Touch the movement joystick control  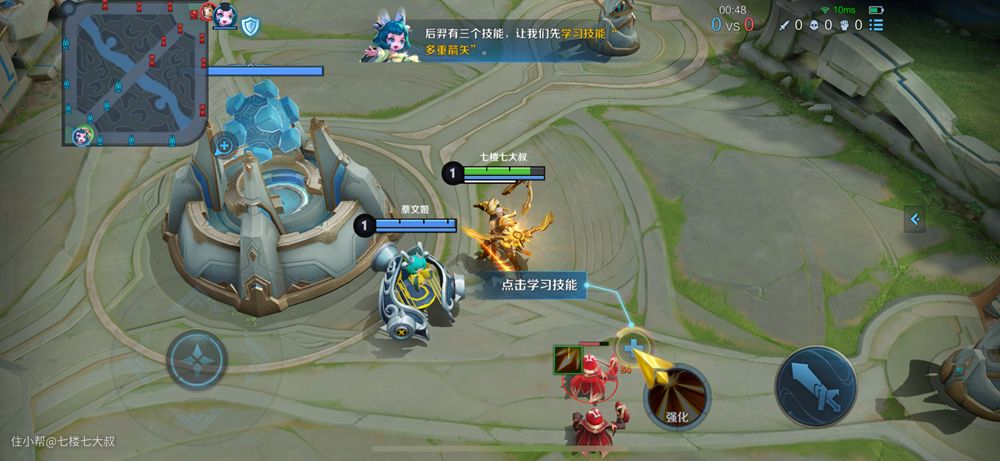[x=197, y=361]
